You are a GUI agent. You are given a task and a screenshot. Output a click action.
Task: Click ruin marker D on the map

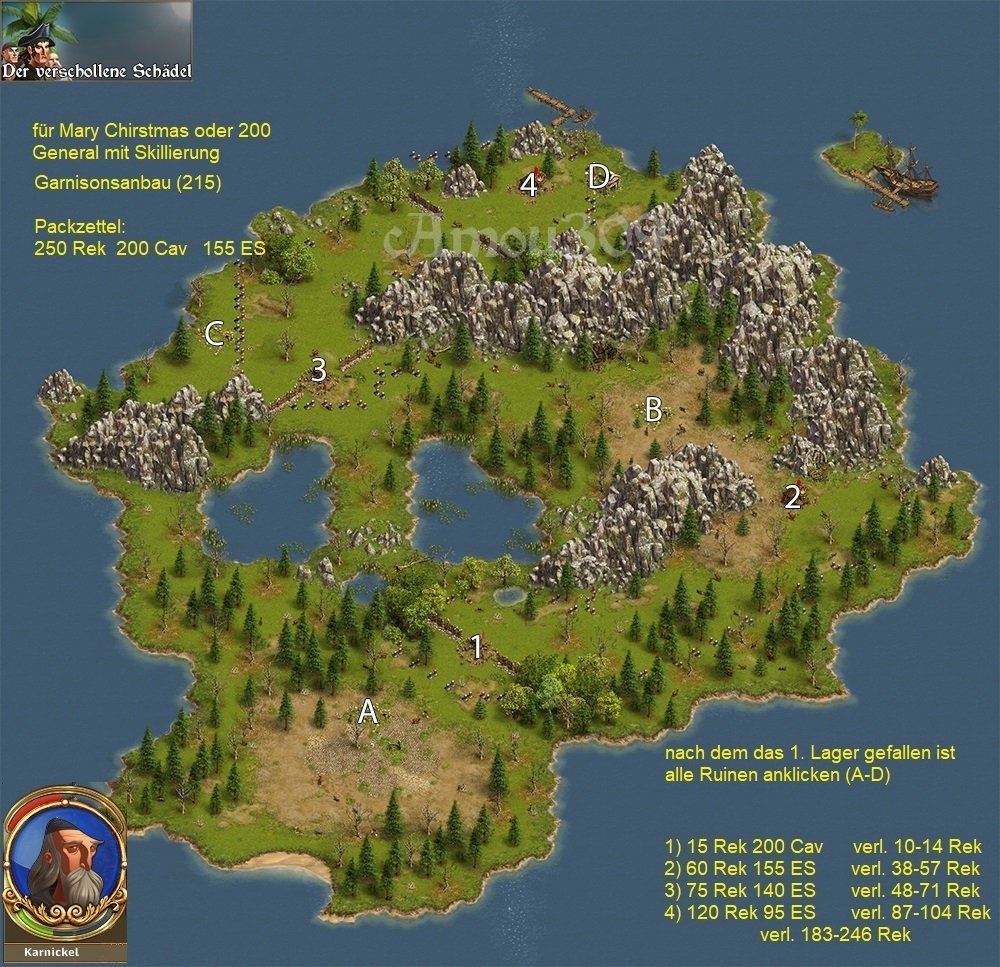coord(598,178)
